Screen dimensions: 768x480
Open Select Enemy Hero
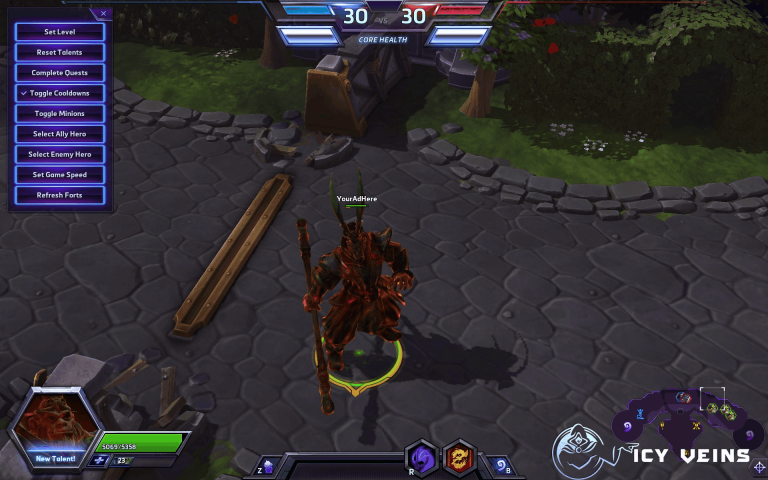coord(60,154)
